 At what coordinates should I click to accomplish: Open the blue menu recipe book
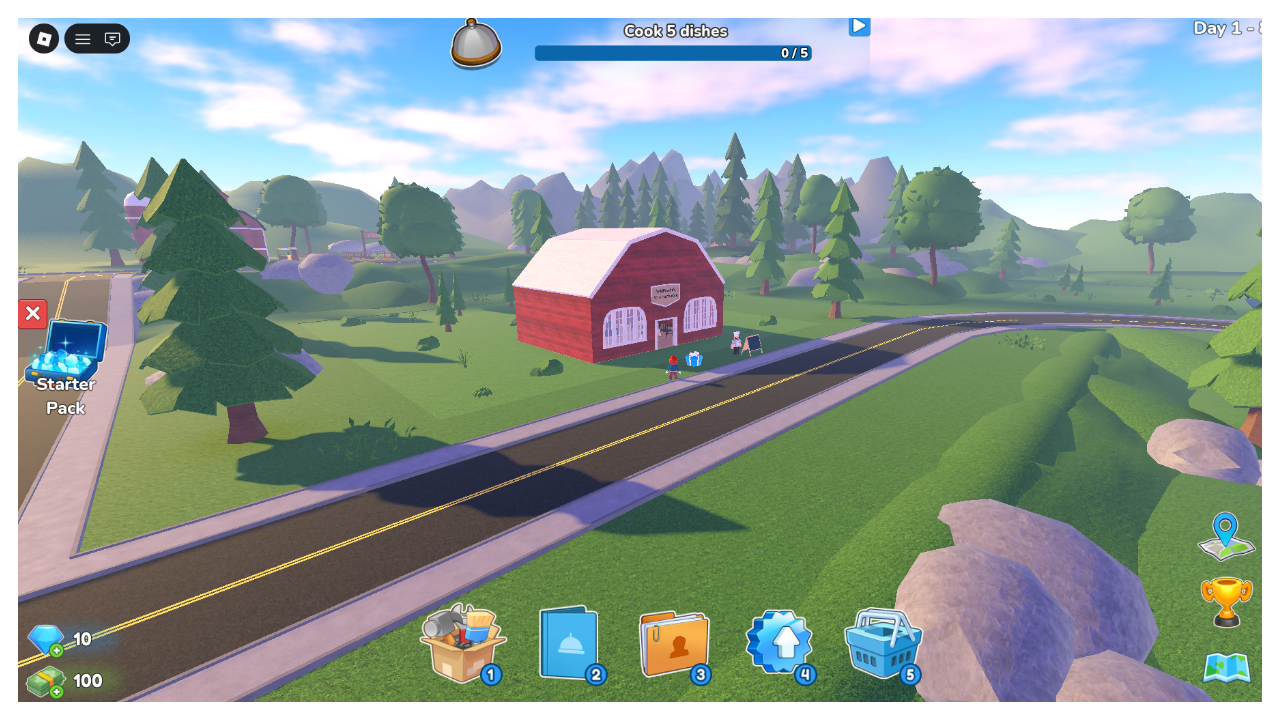click(568, 645)
